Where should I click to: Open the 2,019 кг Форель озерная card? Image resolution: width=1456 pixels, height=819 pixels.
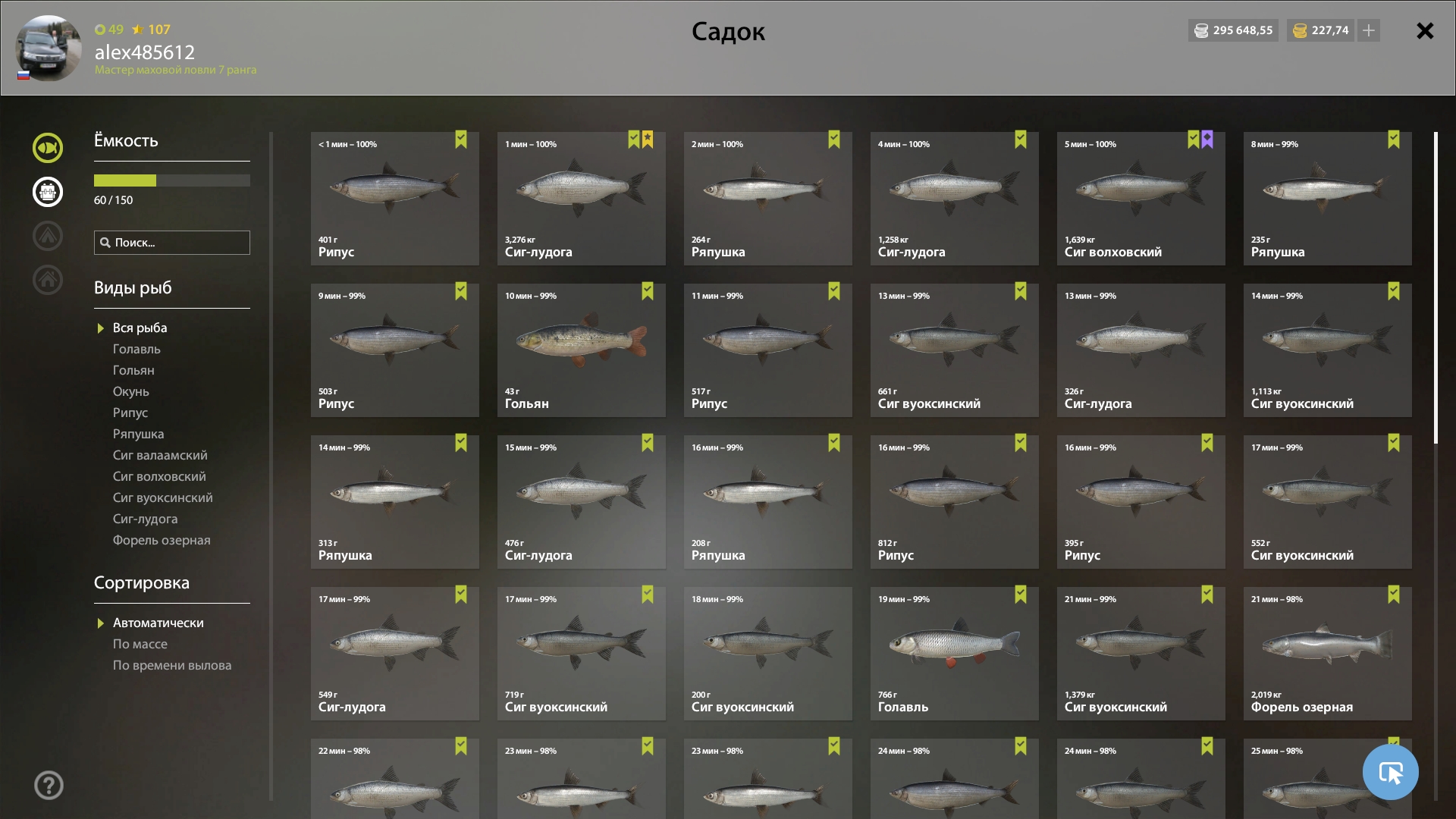click(x=1327, y=654)
